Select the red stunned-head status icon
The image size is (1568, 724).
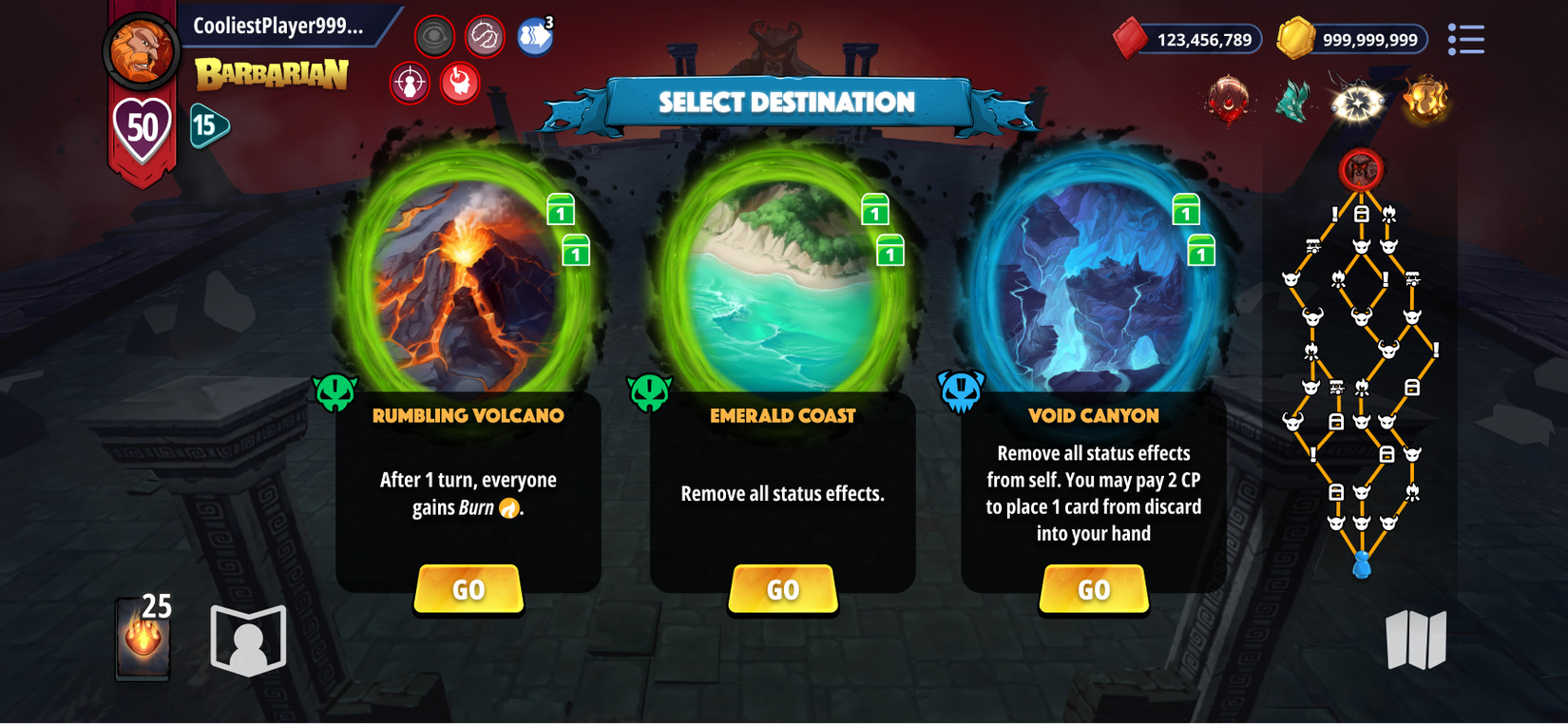pyautogui.click(x=461, y=83)
